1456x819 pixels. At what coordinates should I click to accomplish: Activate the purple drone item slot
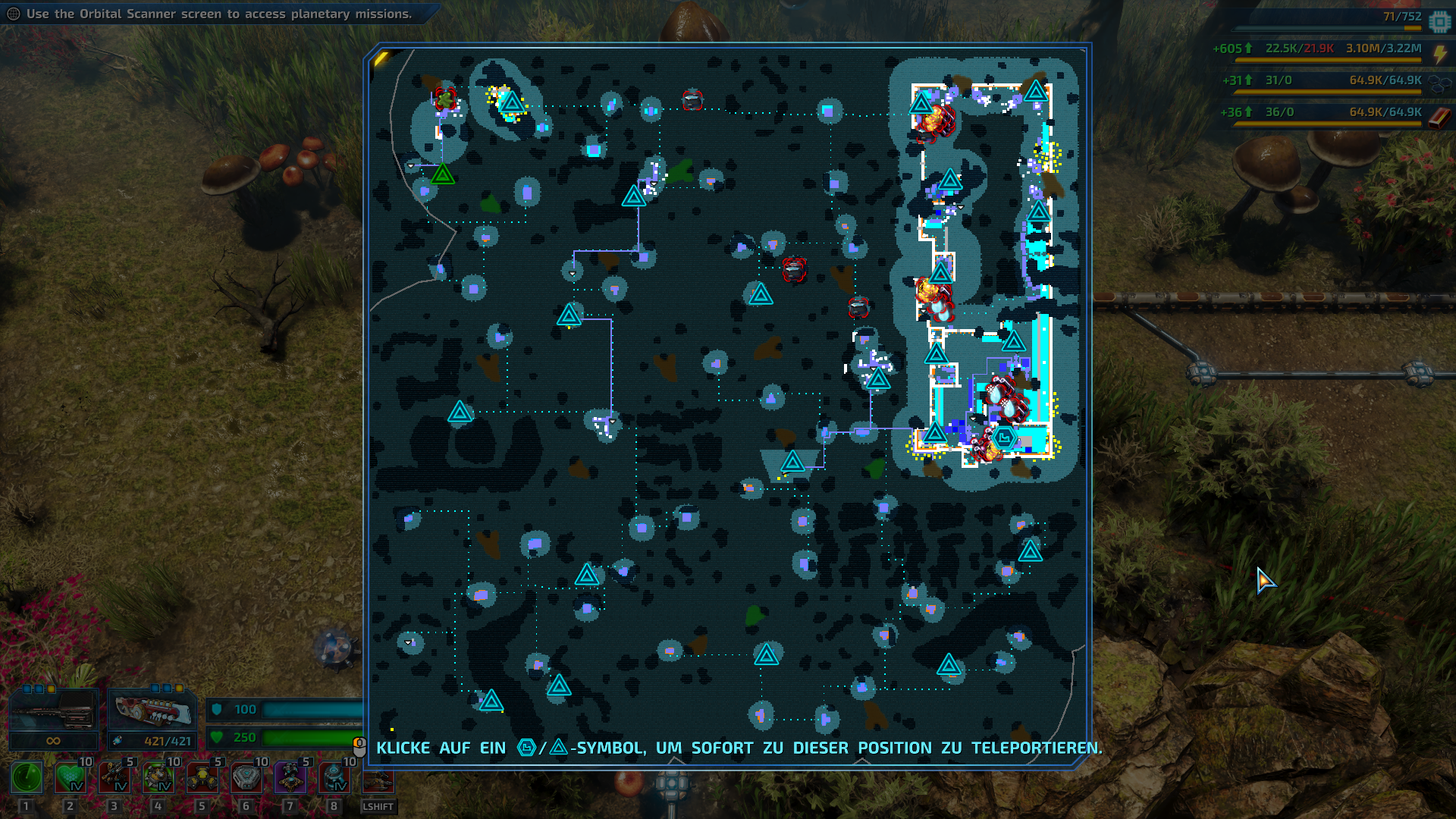290,777
